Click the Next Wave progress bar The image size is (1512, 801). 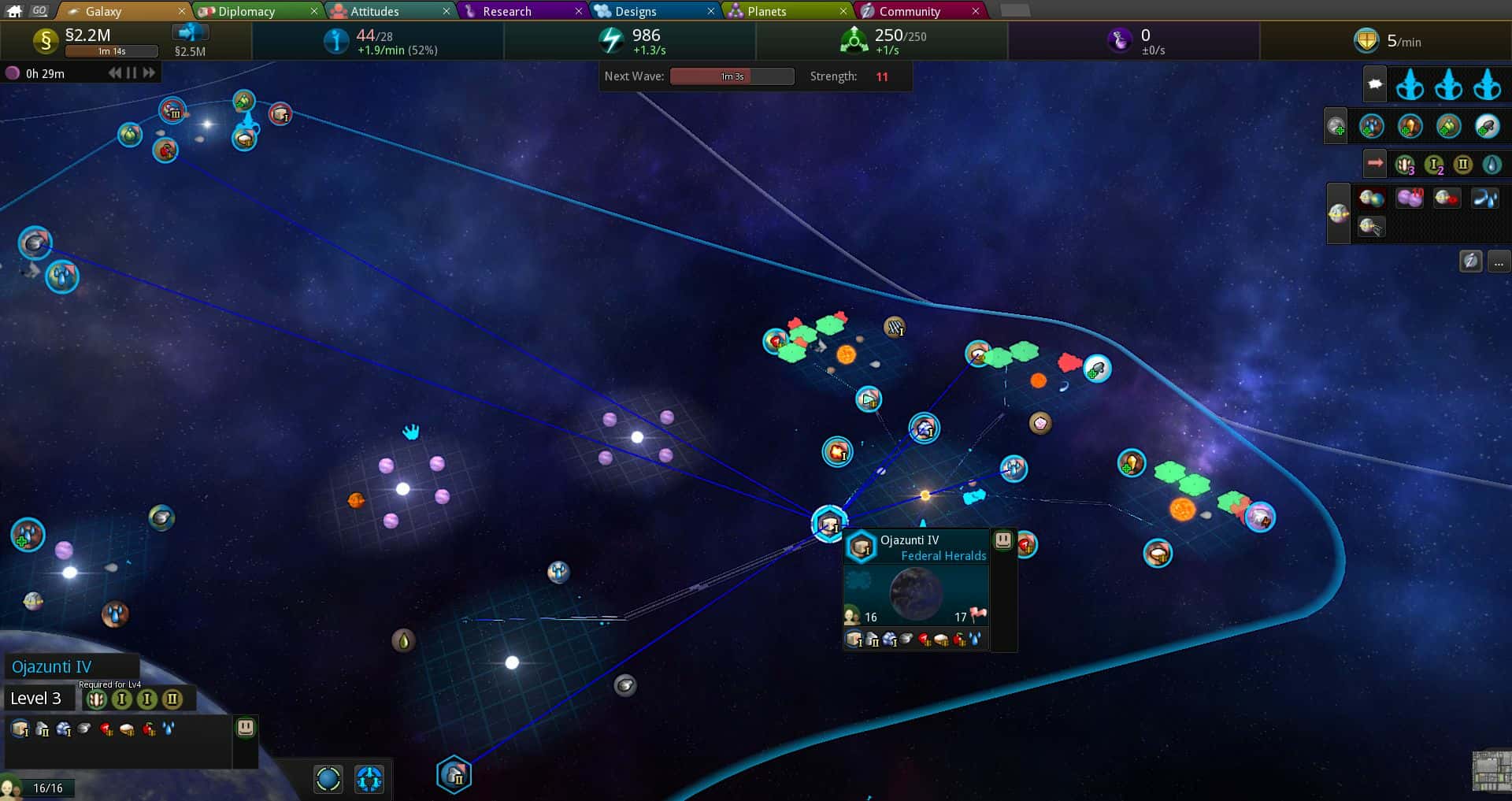pyautogui.click(x=731, y=76)
